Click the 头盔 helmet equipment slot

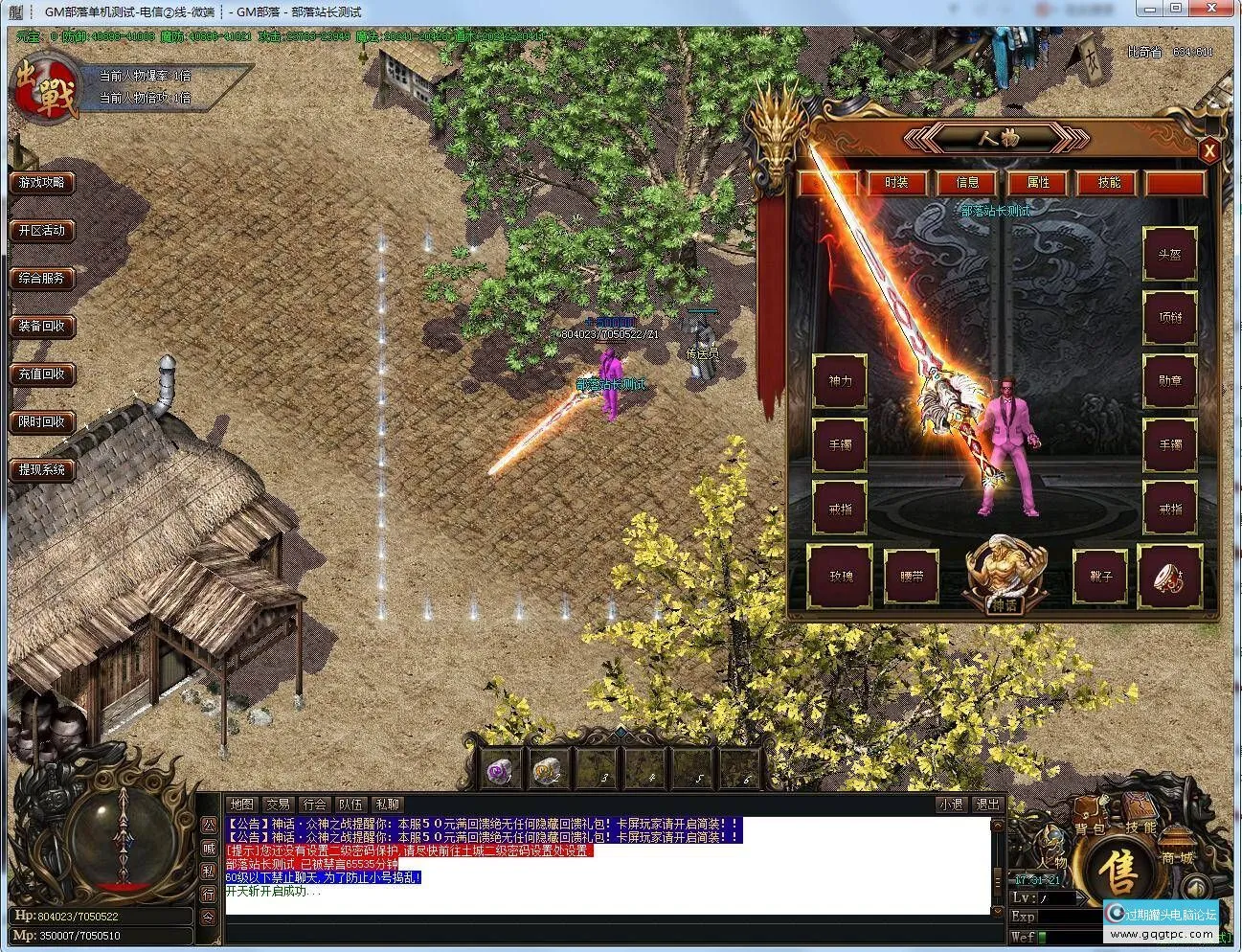[x=1170, y=255]
